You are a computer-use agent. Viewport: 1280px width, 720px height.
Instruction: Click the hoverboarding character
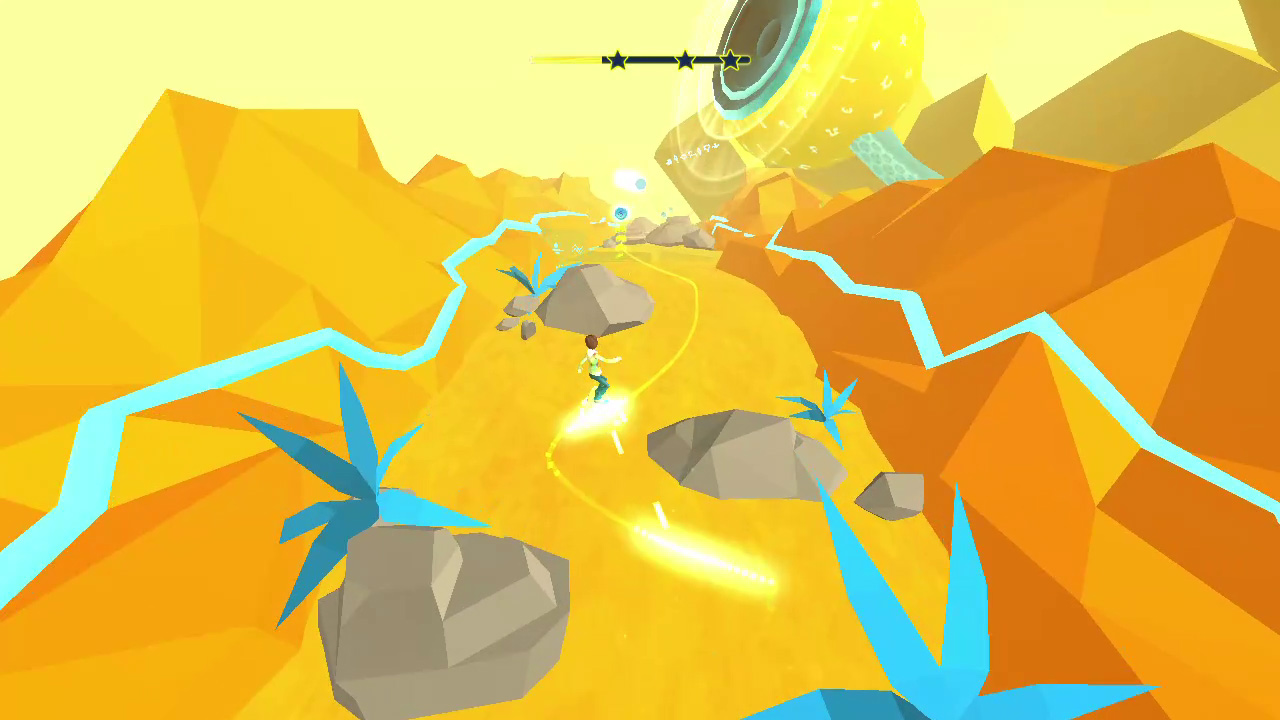pyautogui.click(x=596, y=365)
